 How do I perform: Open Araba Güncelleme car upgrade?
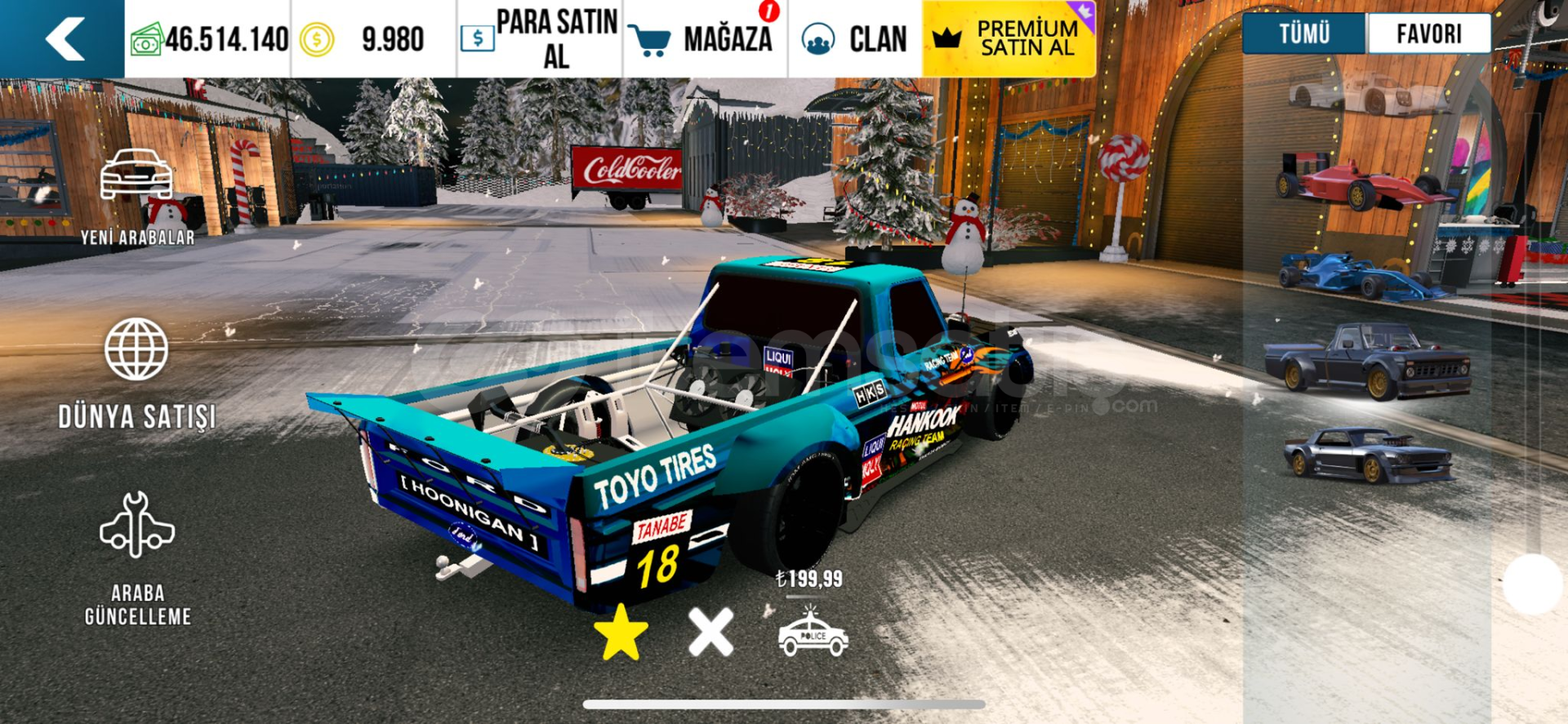tap(137, 558)
